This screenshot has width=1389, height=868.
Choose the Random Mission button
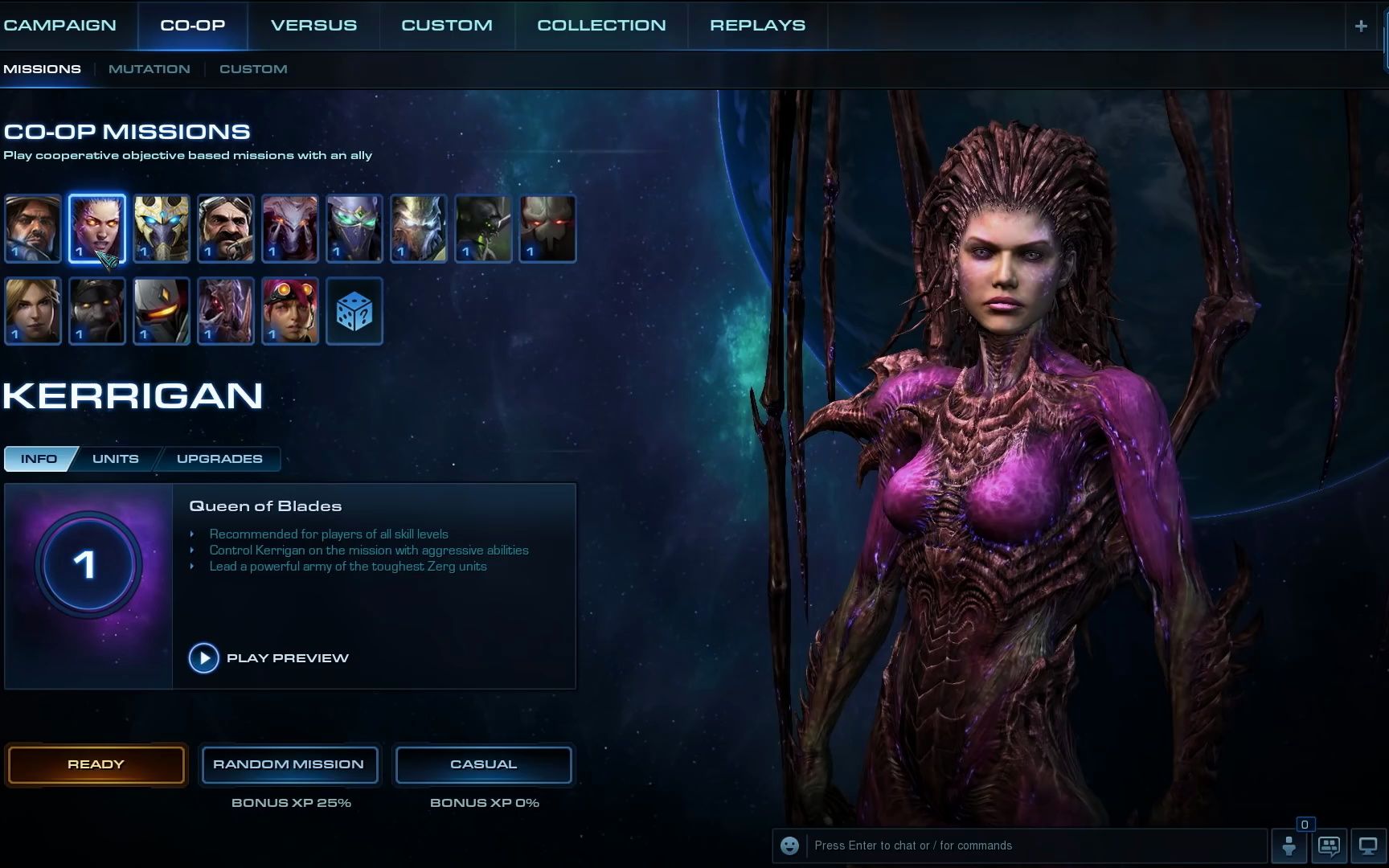[x=289, y=764]
